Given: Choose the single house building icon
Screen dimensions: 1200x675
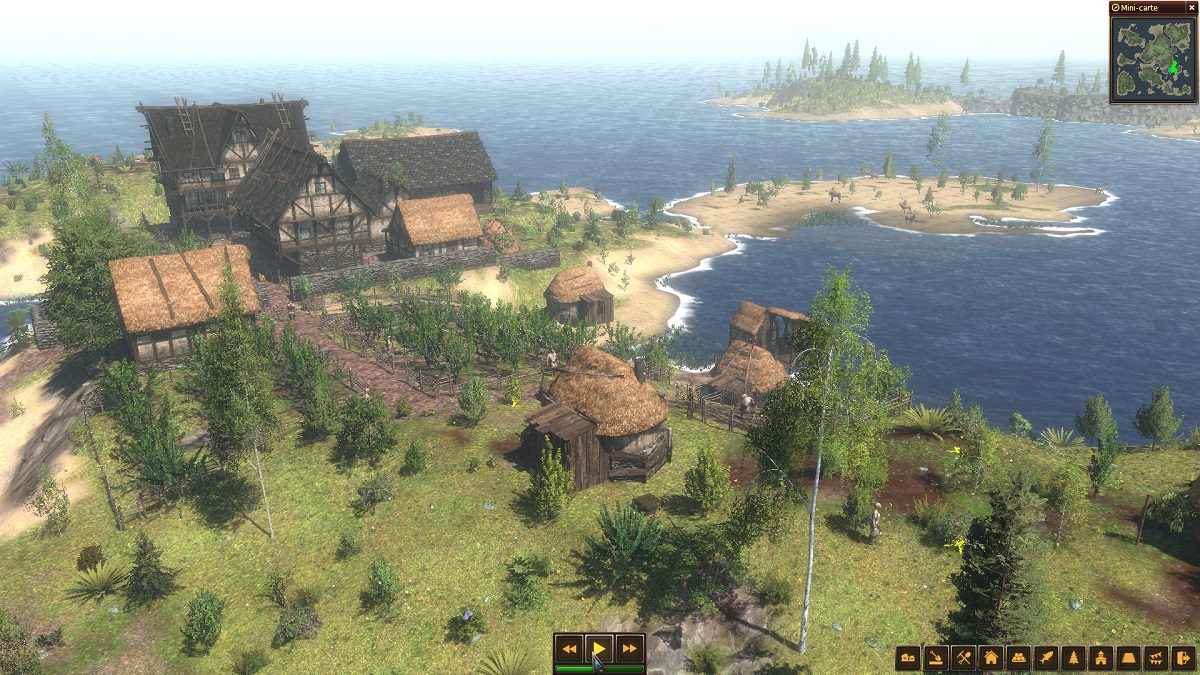Looking at the screenshot, I should (x=991, y=658).
